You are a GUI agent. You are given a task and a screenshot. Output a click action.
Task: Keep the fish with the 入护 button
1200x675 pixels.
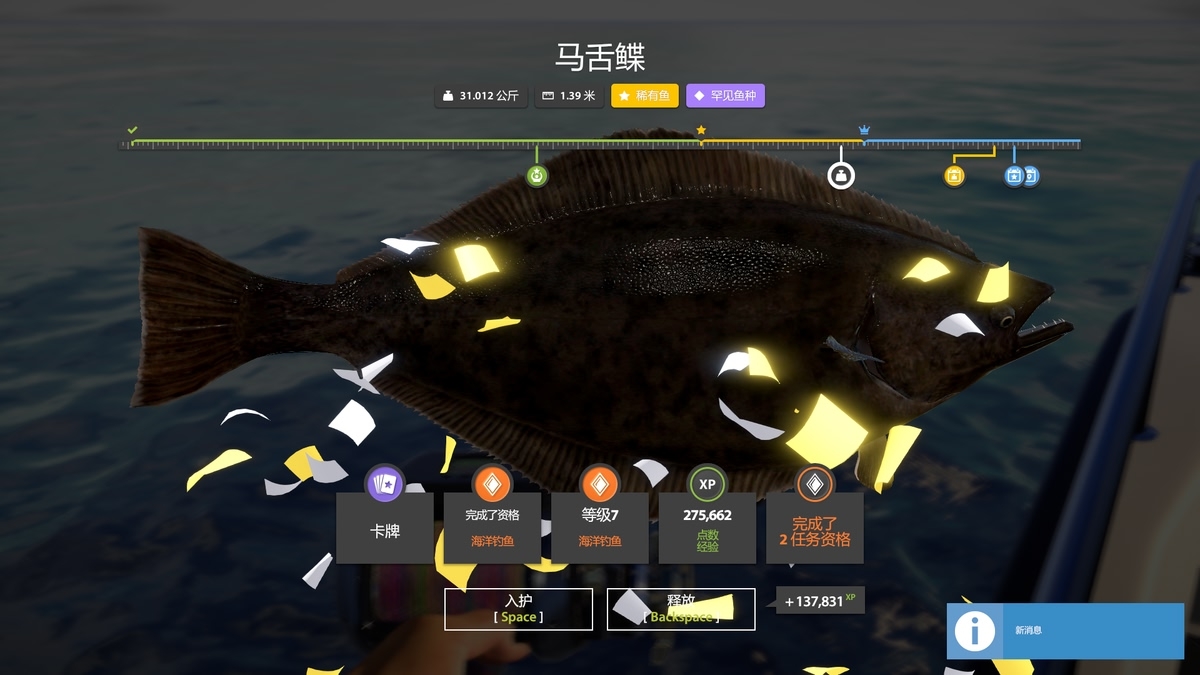(x=518, y=609)
